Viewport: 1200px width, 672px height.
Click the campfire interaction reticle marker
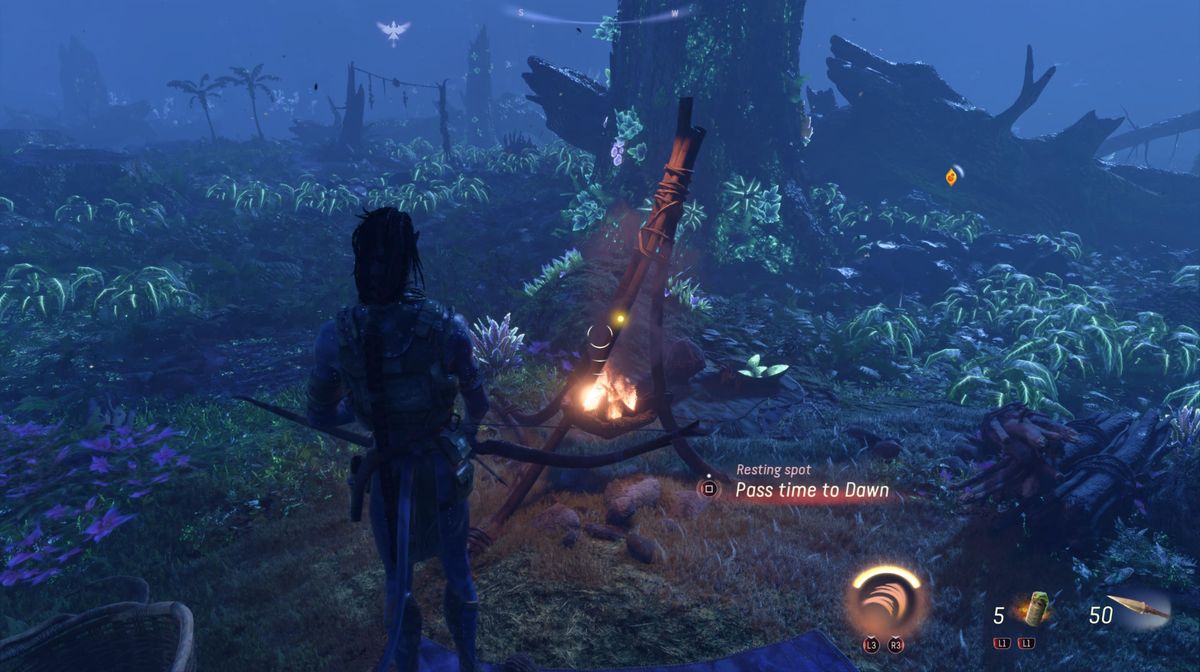tap(599, 336)
